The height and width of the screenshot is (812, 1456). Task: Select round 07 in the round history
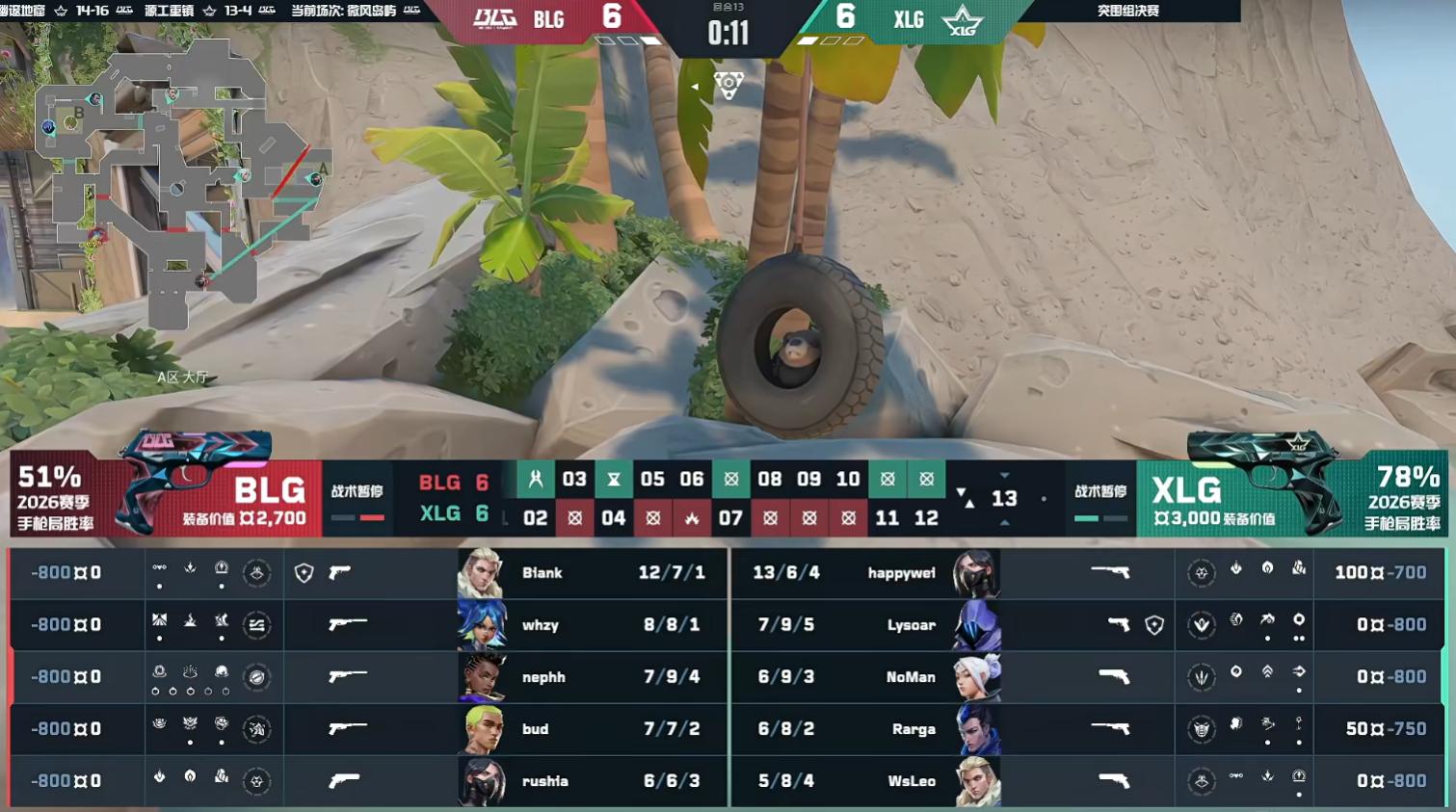(730, 518)
